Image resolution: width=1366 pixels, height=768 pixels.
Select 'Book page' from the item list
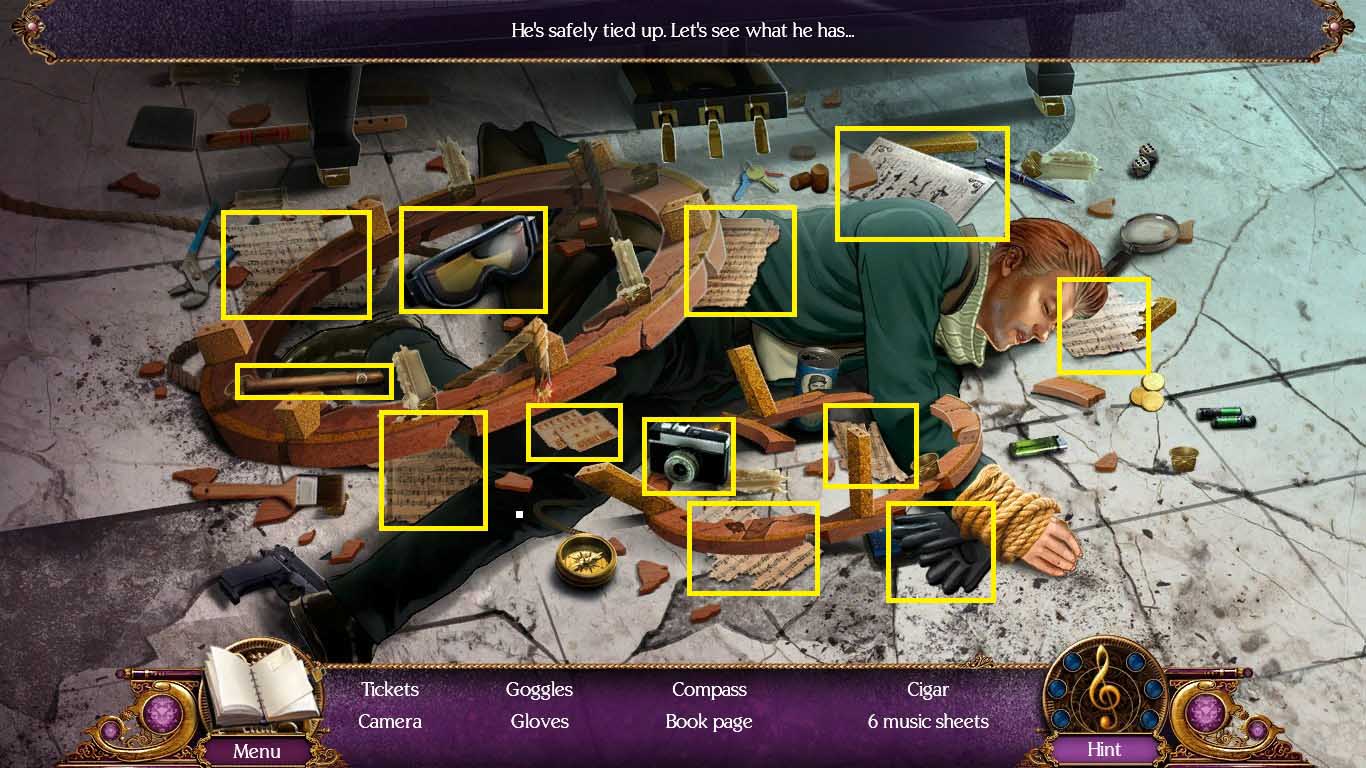click(x=708, y=721)
